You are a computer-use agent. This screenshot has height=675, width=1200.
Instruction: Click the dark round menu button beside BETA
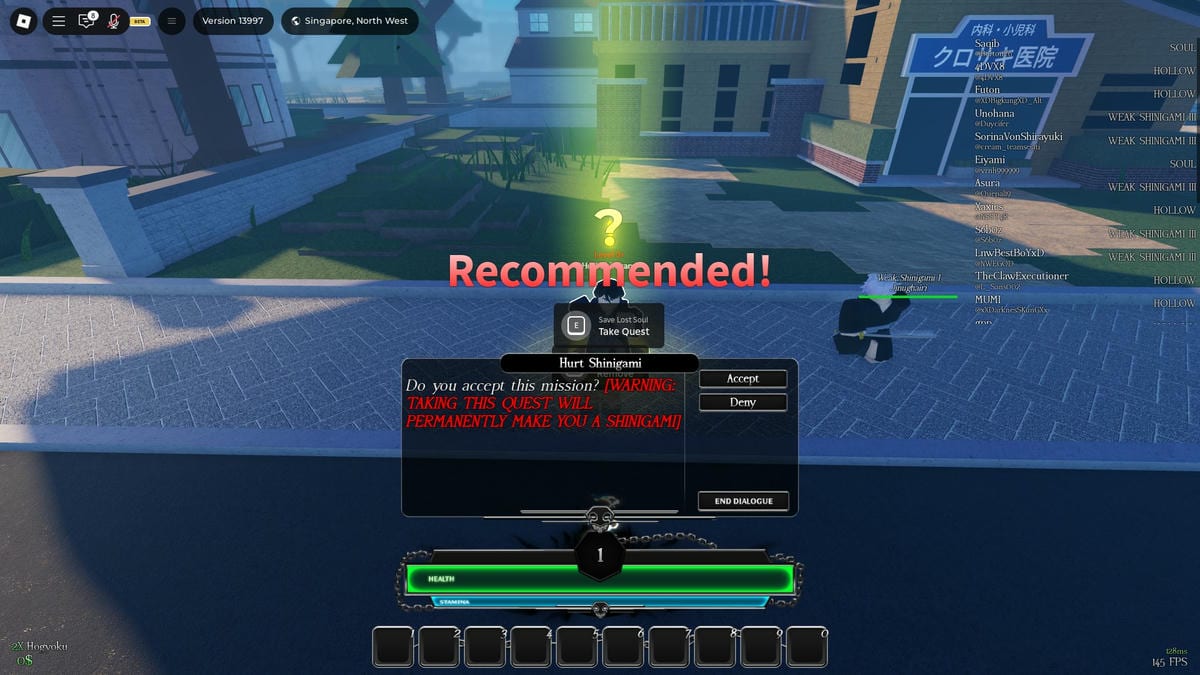click(172, 21)
